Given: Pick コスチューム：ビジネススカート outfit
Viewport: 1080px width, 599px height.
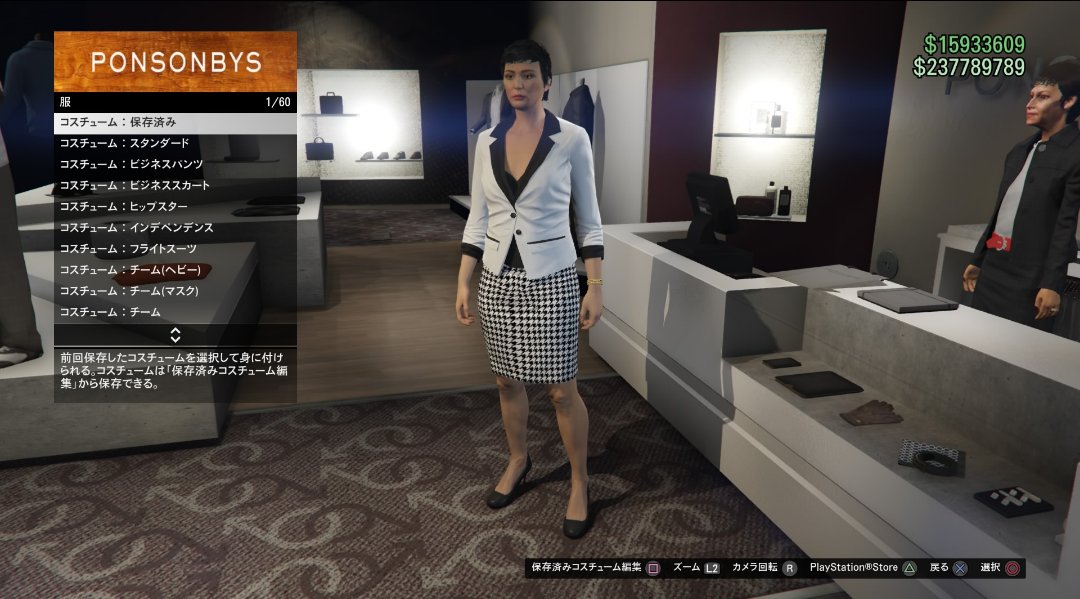Looking at the screenshot, I should (x=175, y=185).
